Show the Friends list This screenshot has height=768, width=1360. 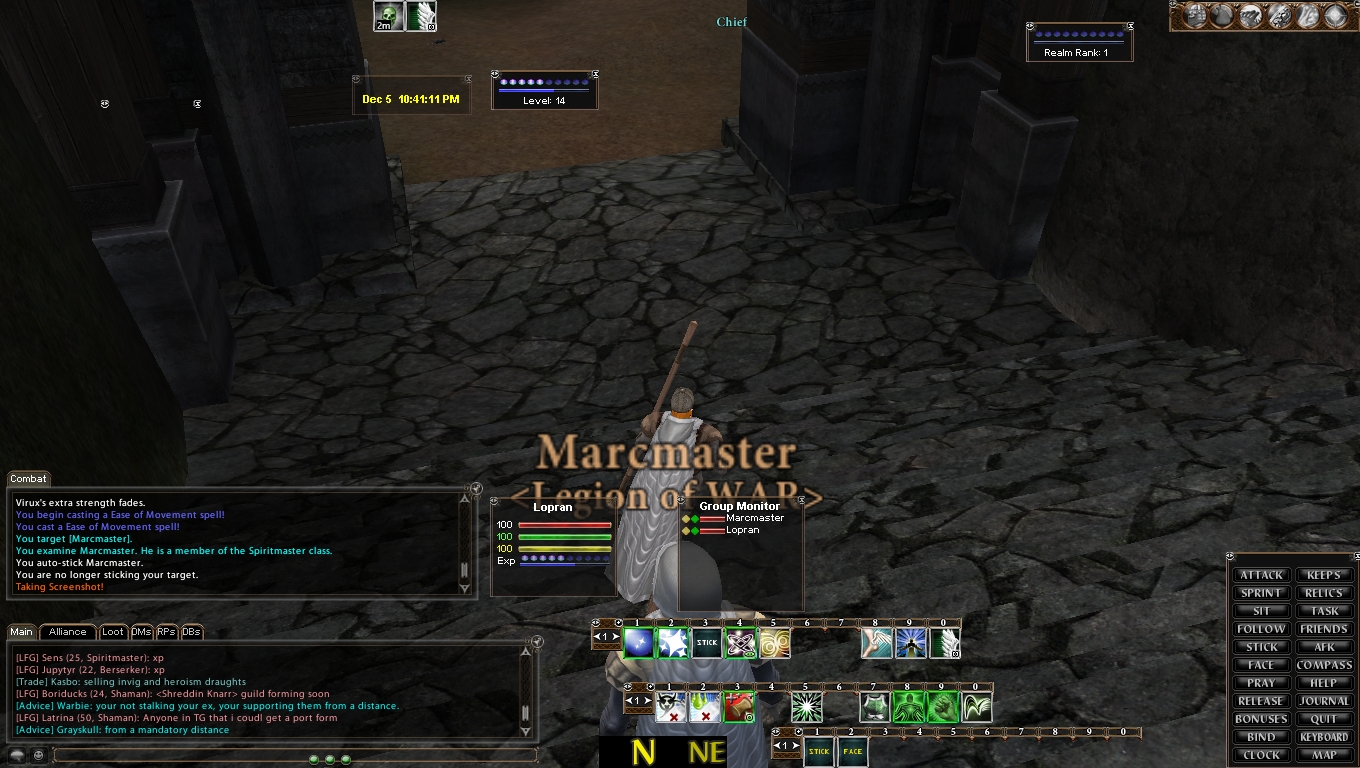pyautogui.click(x=1324, y=629)
